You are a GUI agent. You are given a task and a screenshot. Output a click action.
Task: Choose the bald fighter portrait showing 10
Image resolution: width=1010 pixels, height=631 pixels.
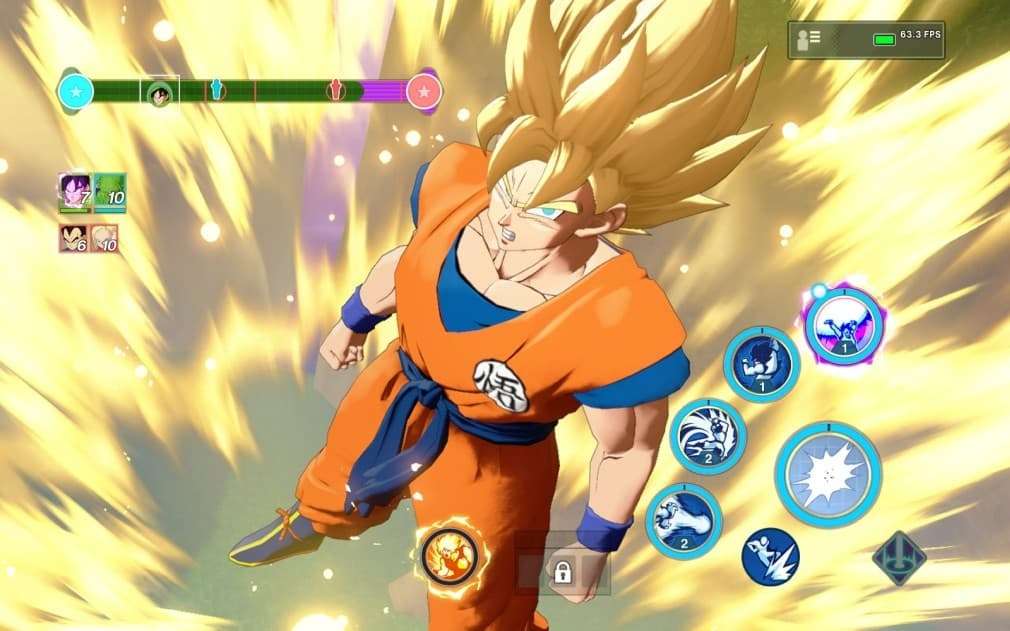106,238
